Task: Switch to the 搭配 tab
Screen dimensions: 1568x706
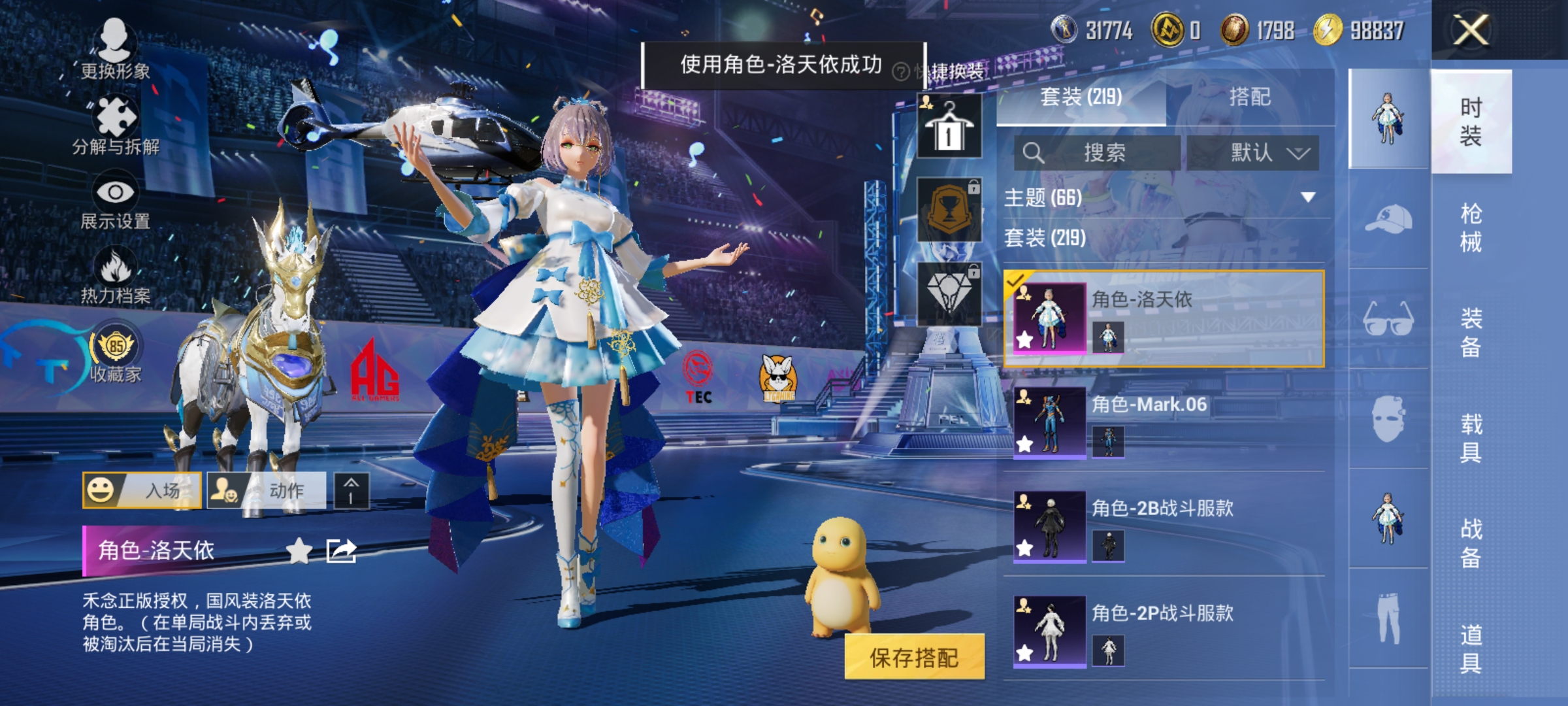Action: pyautogui.click(x=1252, y=97)
